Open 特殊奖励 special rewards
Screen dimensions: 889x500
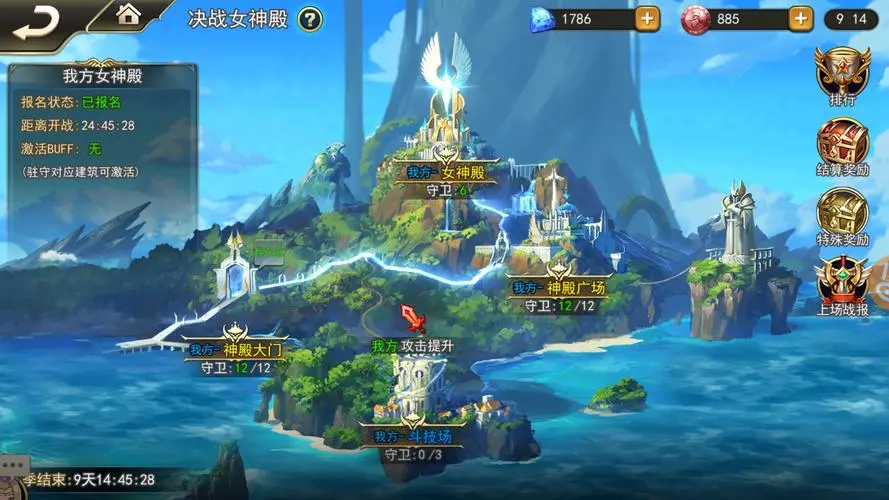(x=842, y=217)
